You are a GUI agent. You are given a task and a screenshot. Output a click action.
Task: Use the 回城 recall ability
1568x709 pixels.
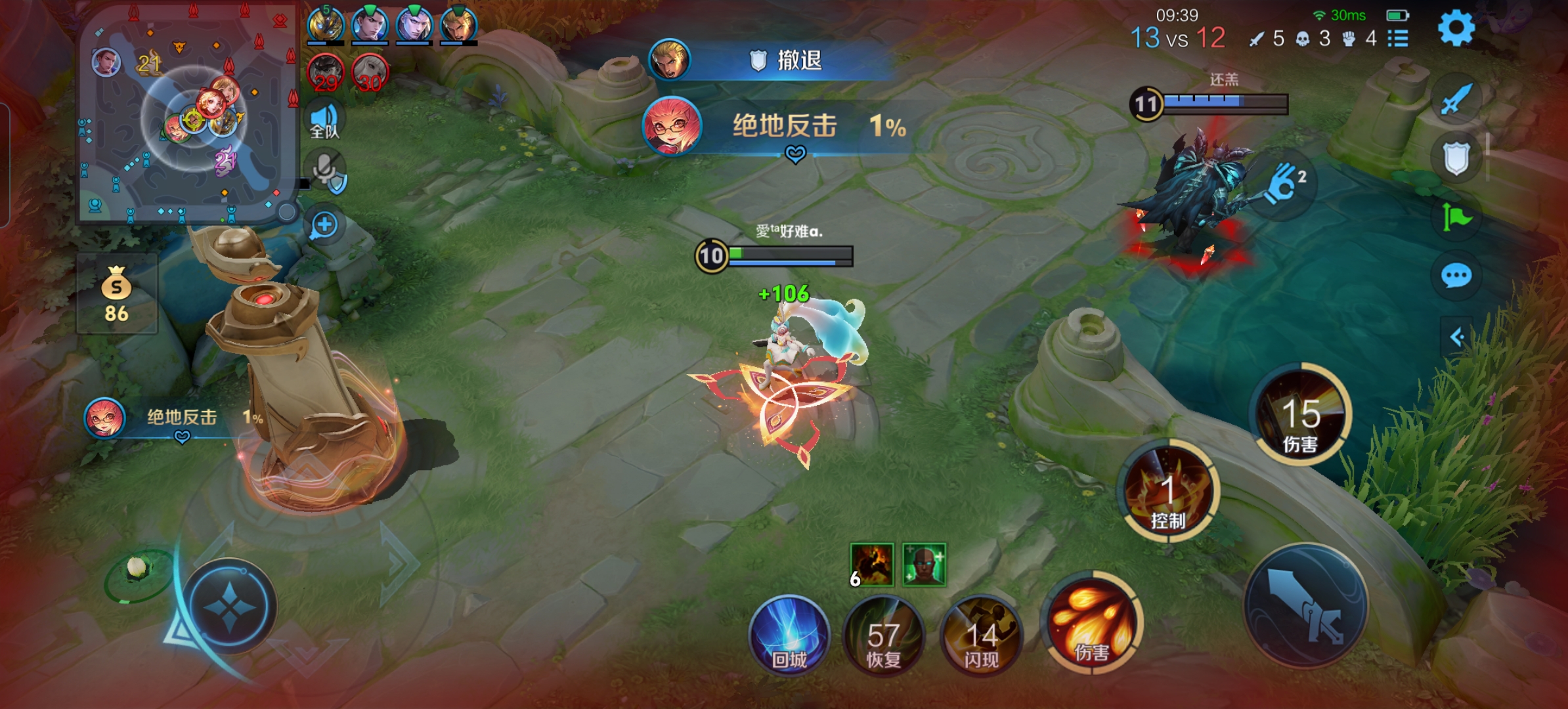(789, 635)
